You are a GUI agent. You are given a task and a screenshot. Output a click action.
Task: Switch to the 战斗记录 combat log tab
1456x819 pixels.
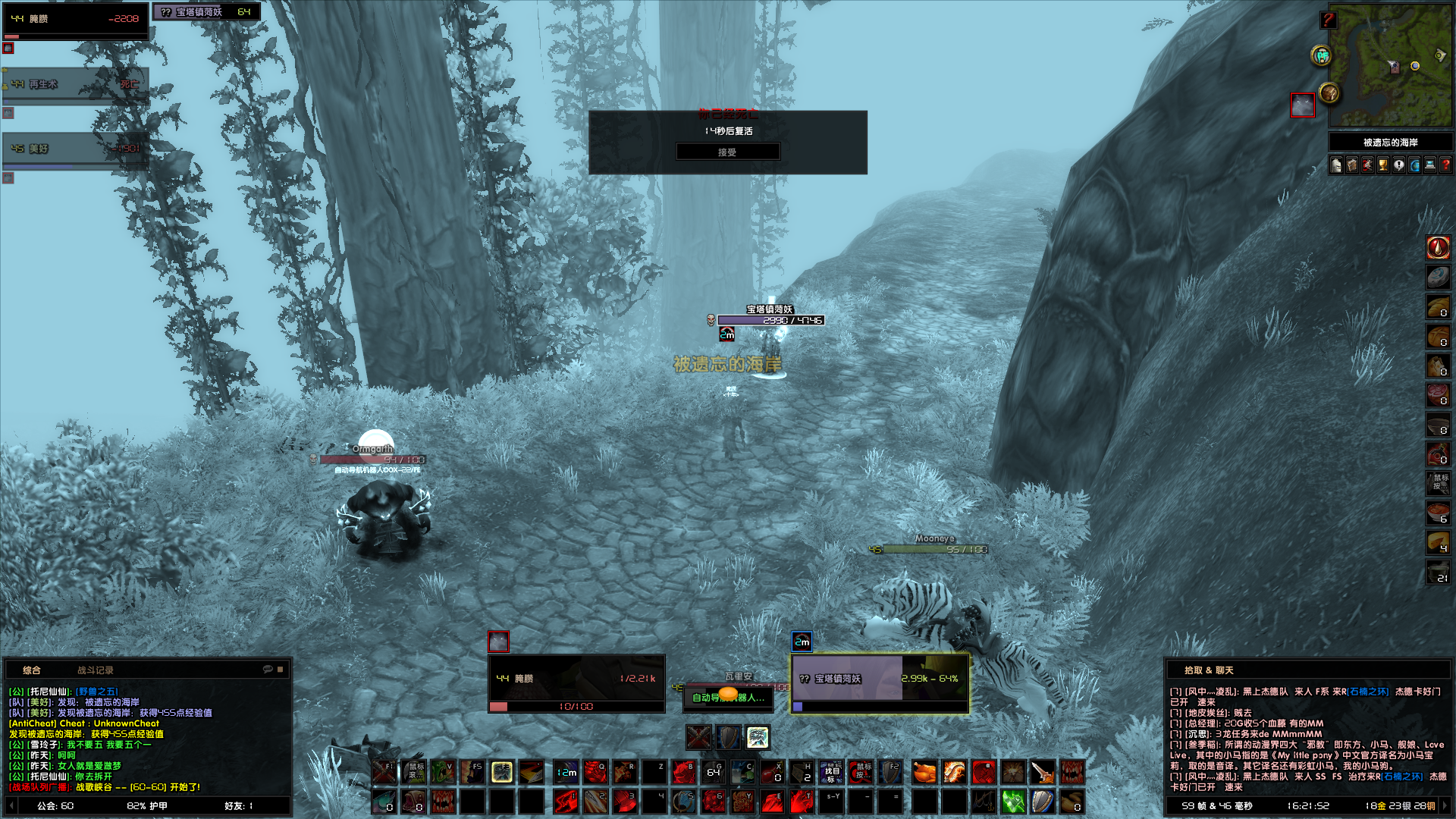coord(95,670)
